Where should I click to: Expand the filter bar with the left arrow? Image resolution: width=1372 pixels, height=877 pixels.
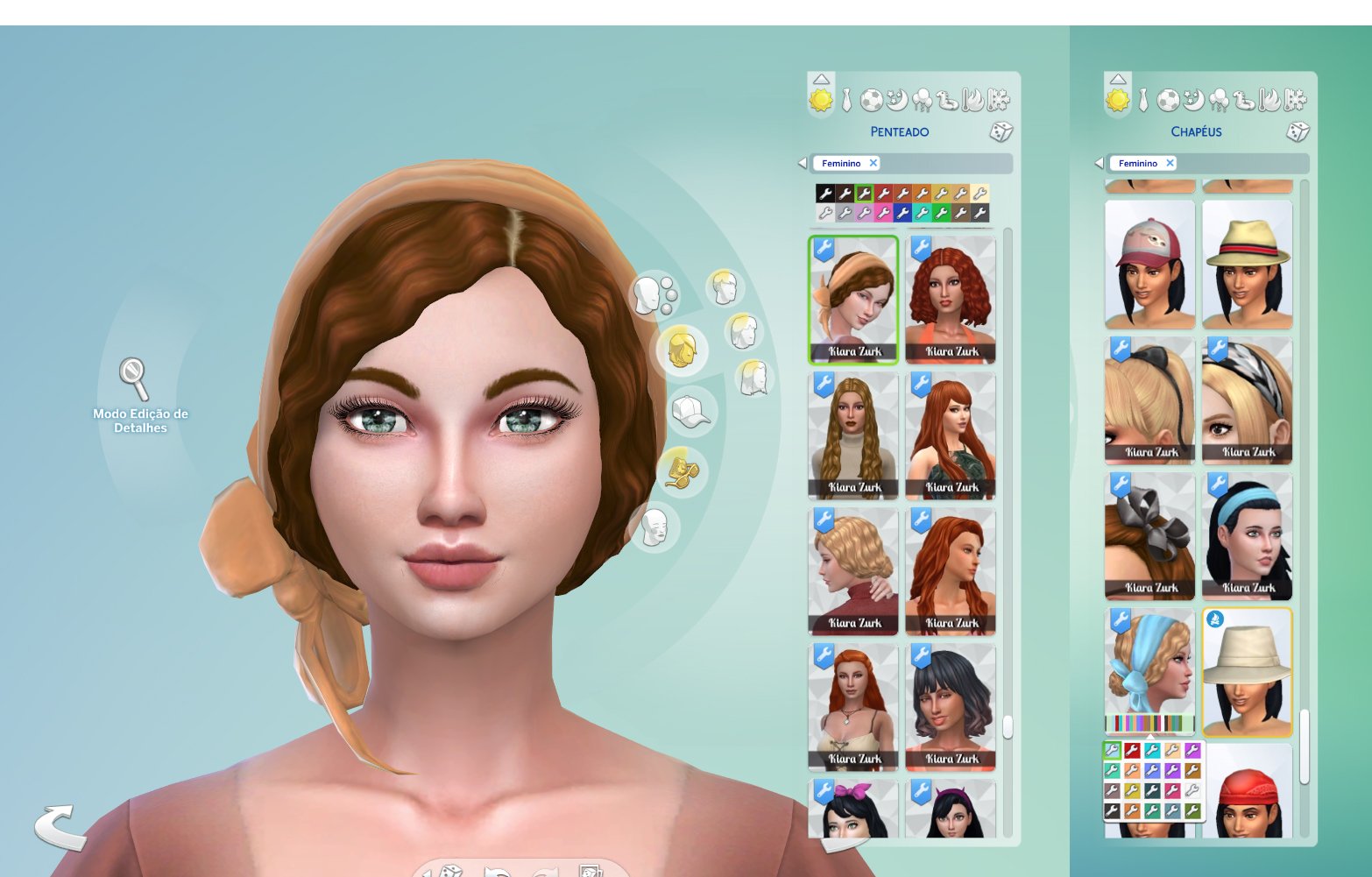point(803,163)
